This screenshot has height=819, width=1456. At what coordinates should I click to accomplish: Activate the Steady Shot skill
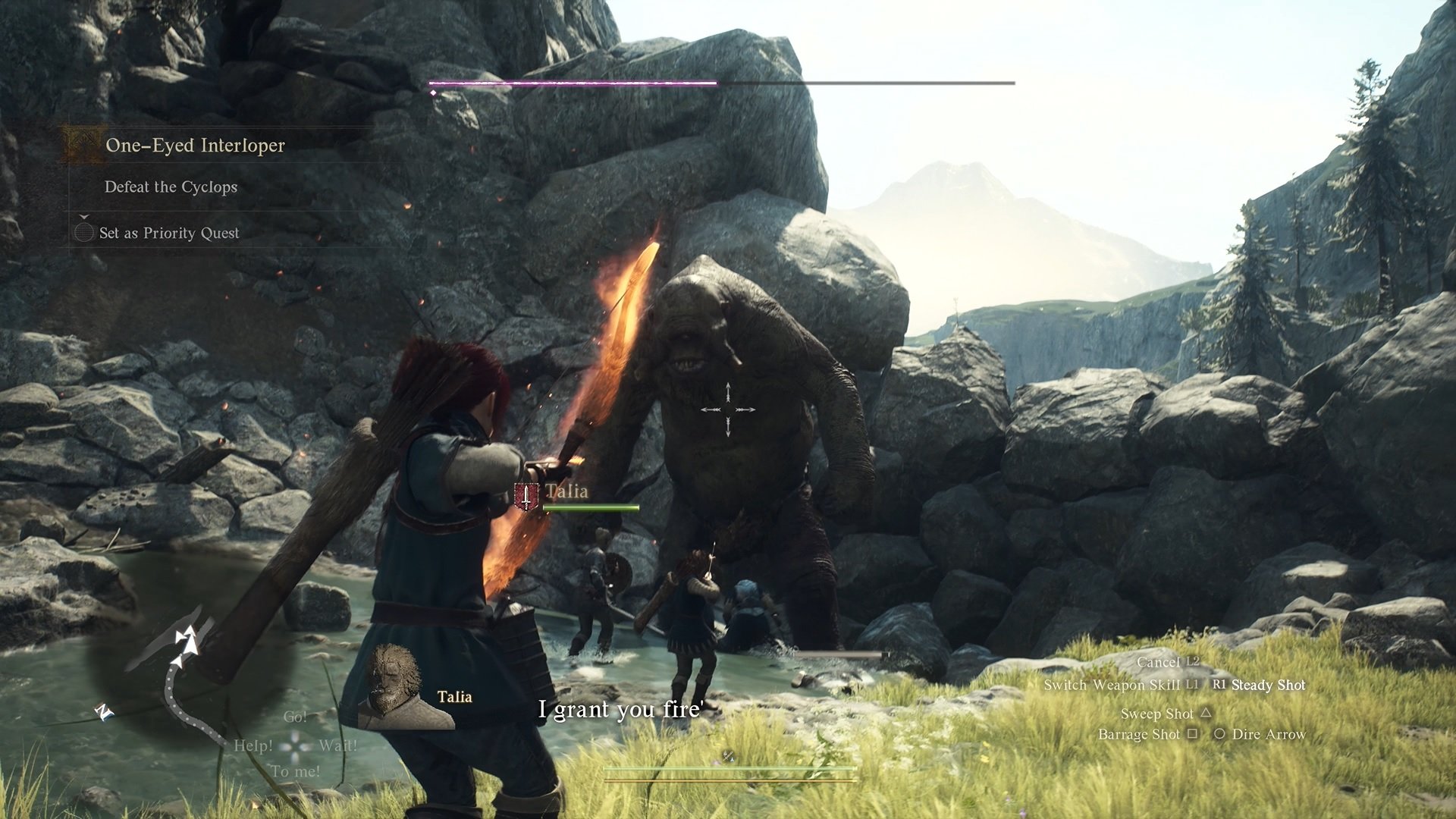pos(1268,686)
